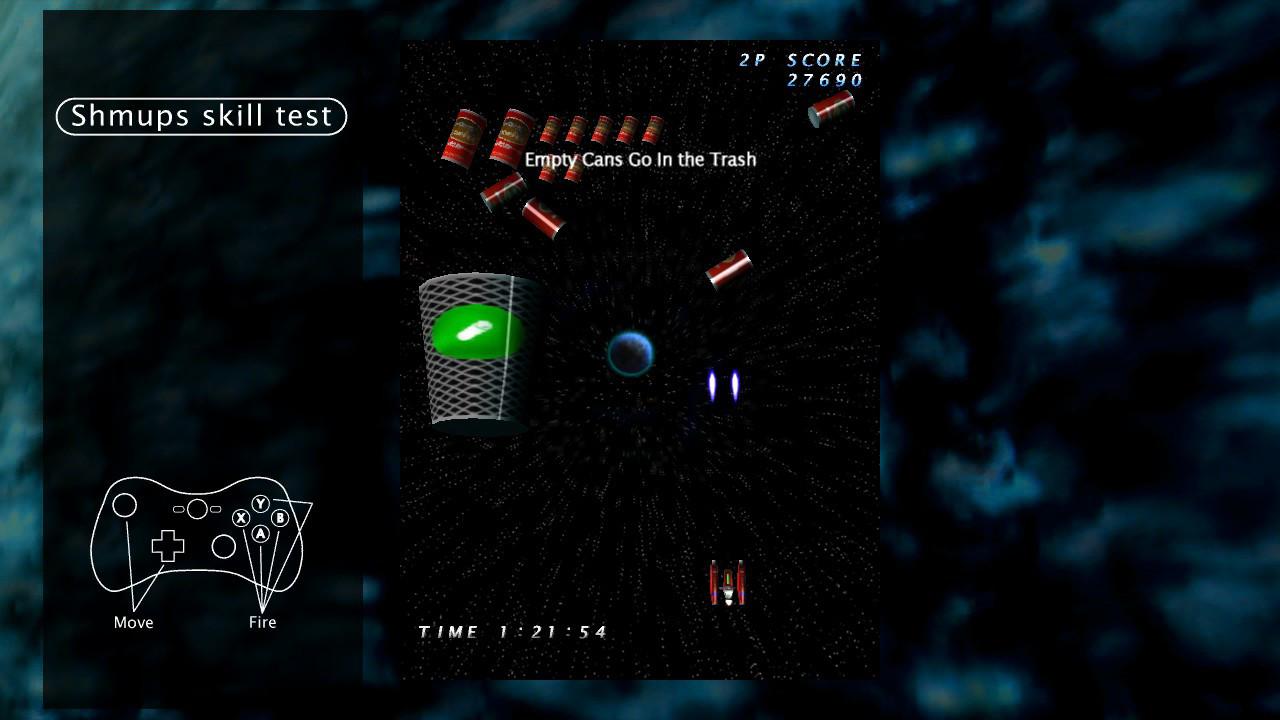The image size is (1280, 720).
Task: Select the X button on the controller diagram
Action: [x=242, y=518]
